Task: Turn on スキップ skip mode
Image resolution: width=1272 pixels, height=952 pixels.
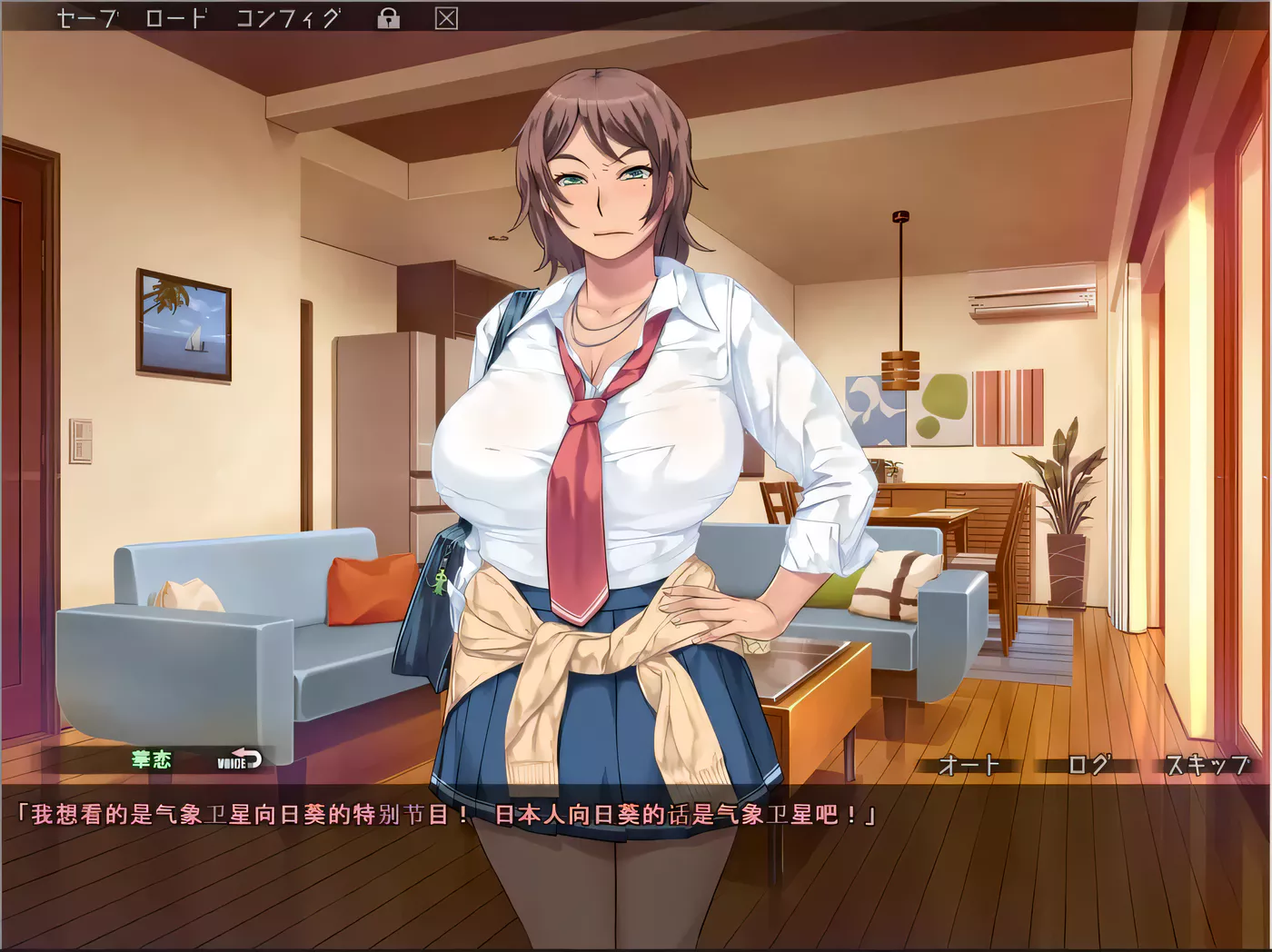Action: [x=1208, y=766]
